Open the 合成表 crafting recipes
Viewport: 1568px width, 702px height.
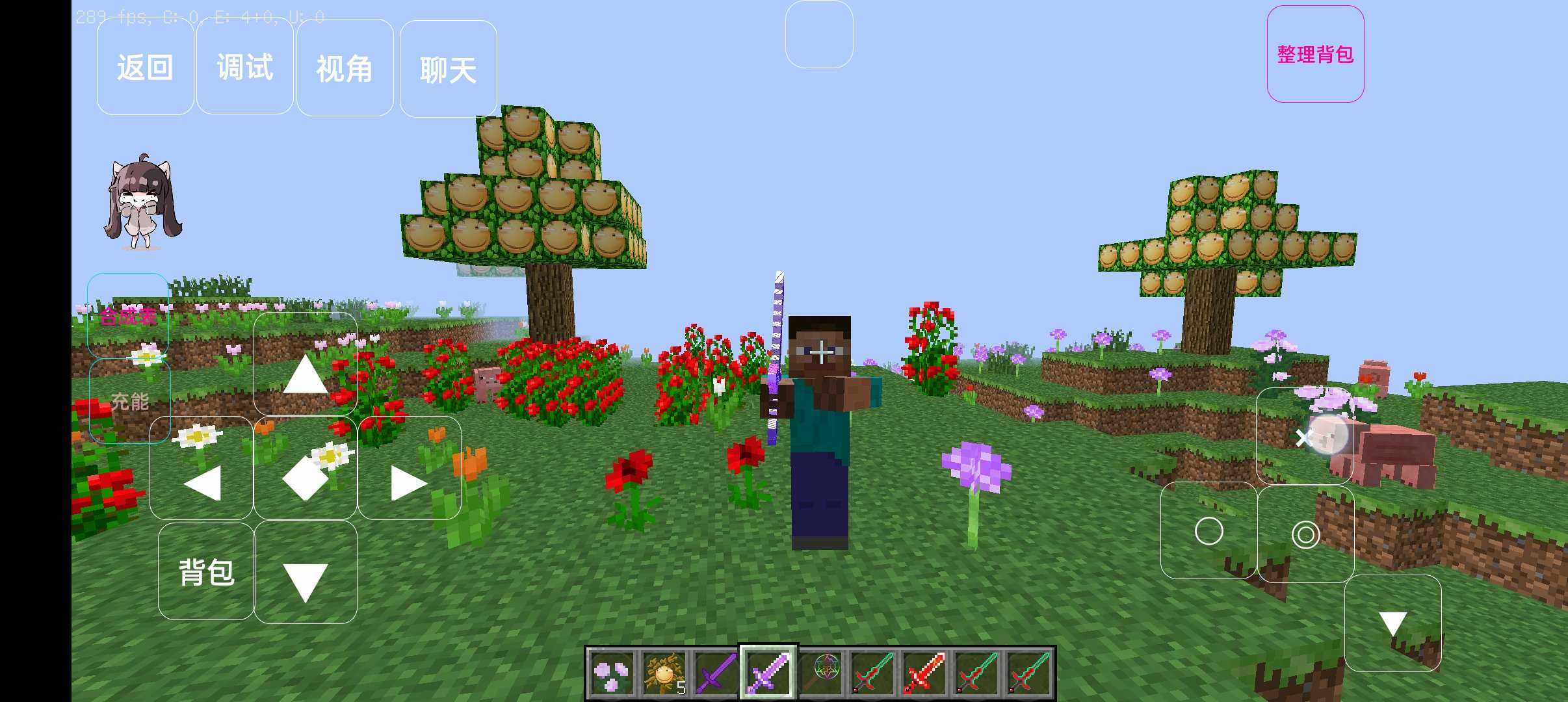point(128,317)
